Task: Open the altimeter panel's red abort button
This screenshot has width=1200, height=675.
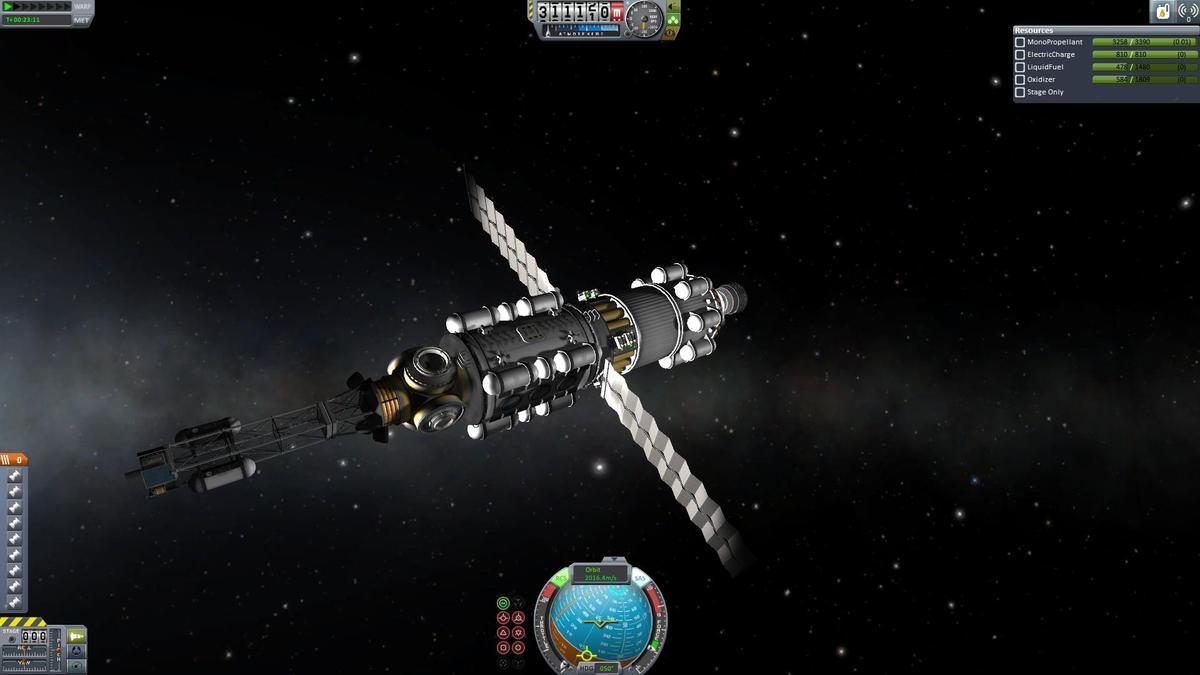Action: [x=617, y=13]
